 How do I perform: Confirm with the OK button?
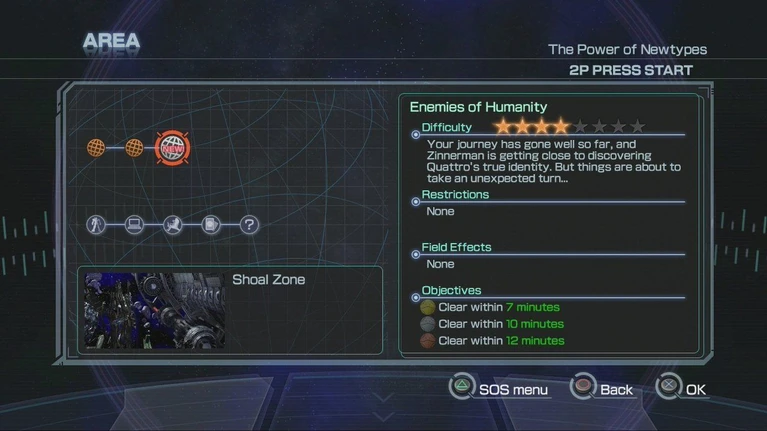[682, 389]
